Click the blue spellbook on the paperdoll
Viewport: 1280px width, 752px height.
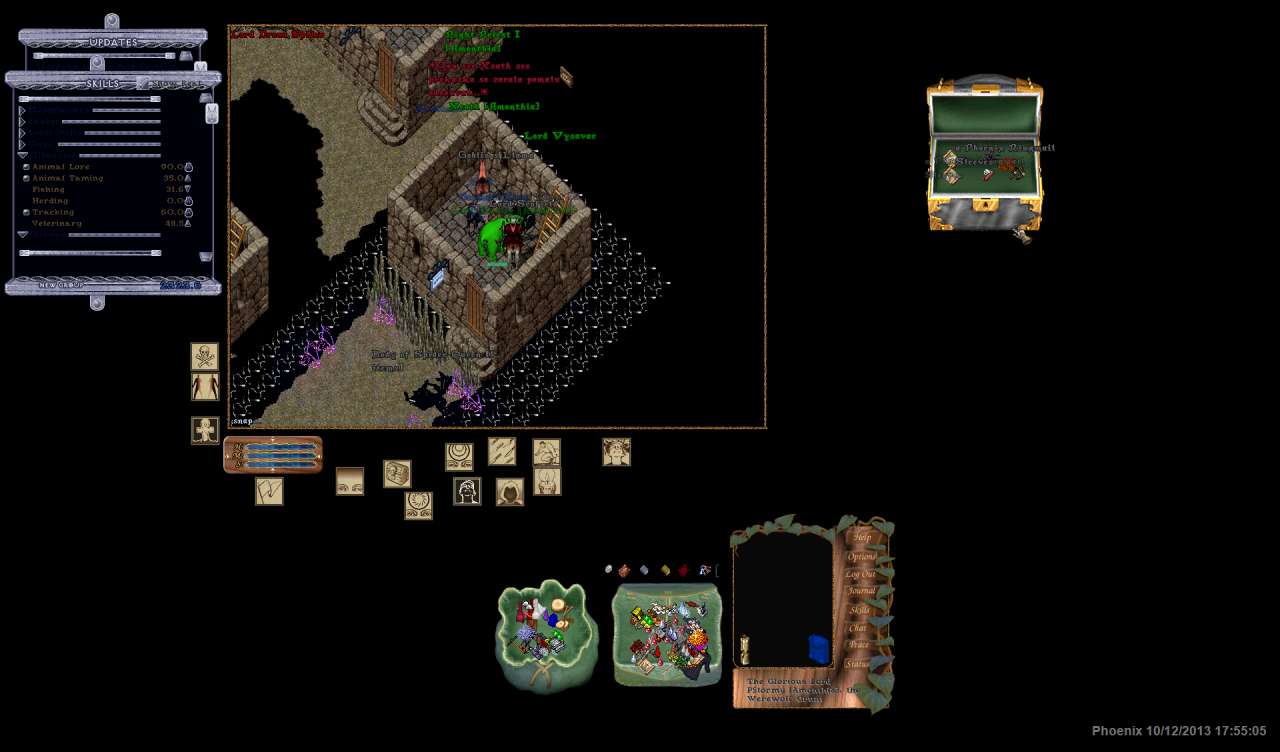pyautogui.click(x=819, y=649)
